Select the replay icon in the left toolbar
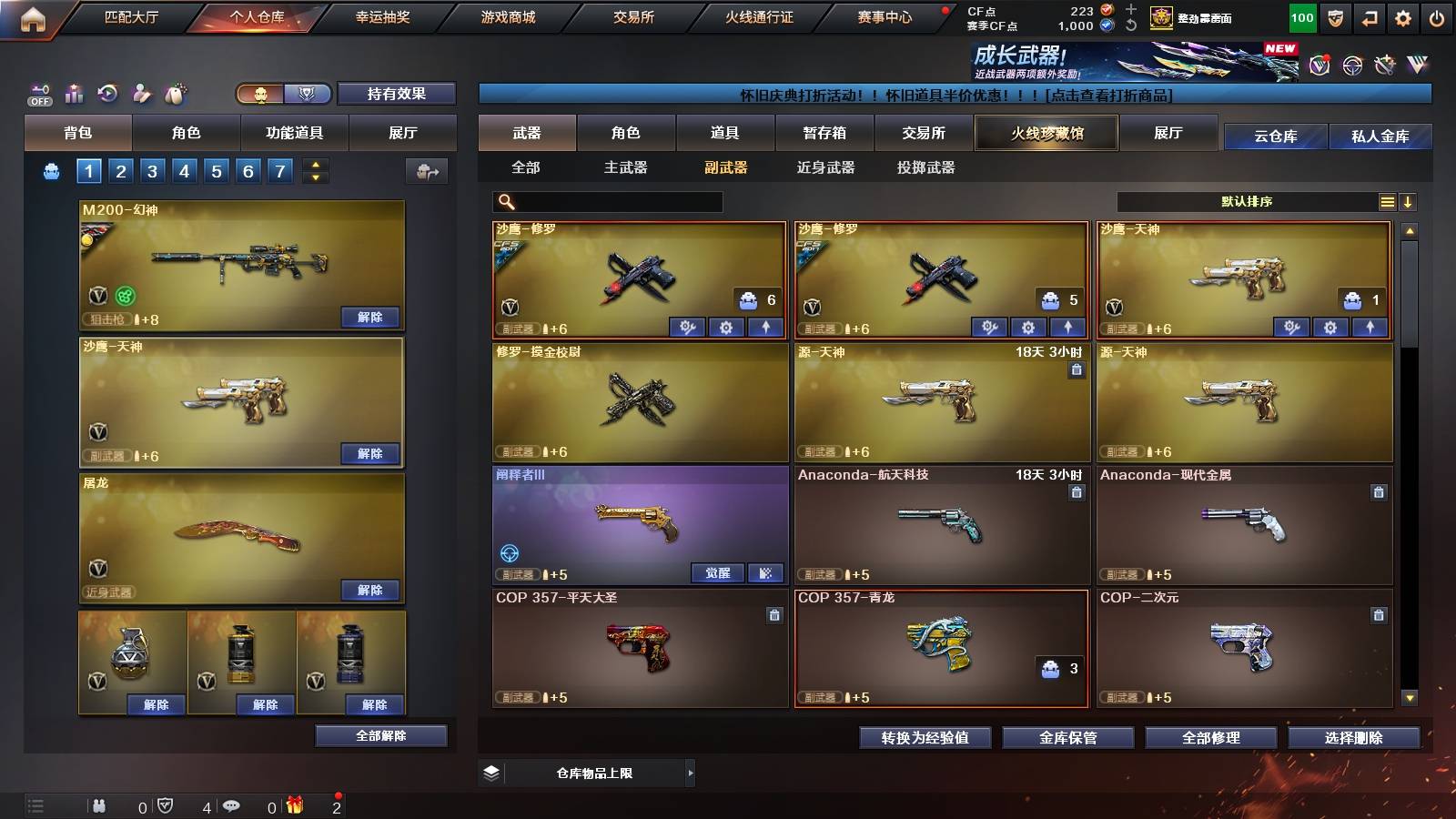This screenshot has height=819, width=1456. point(106,93)
